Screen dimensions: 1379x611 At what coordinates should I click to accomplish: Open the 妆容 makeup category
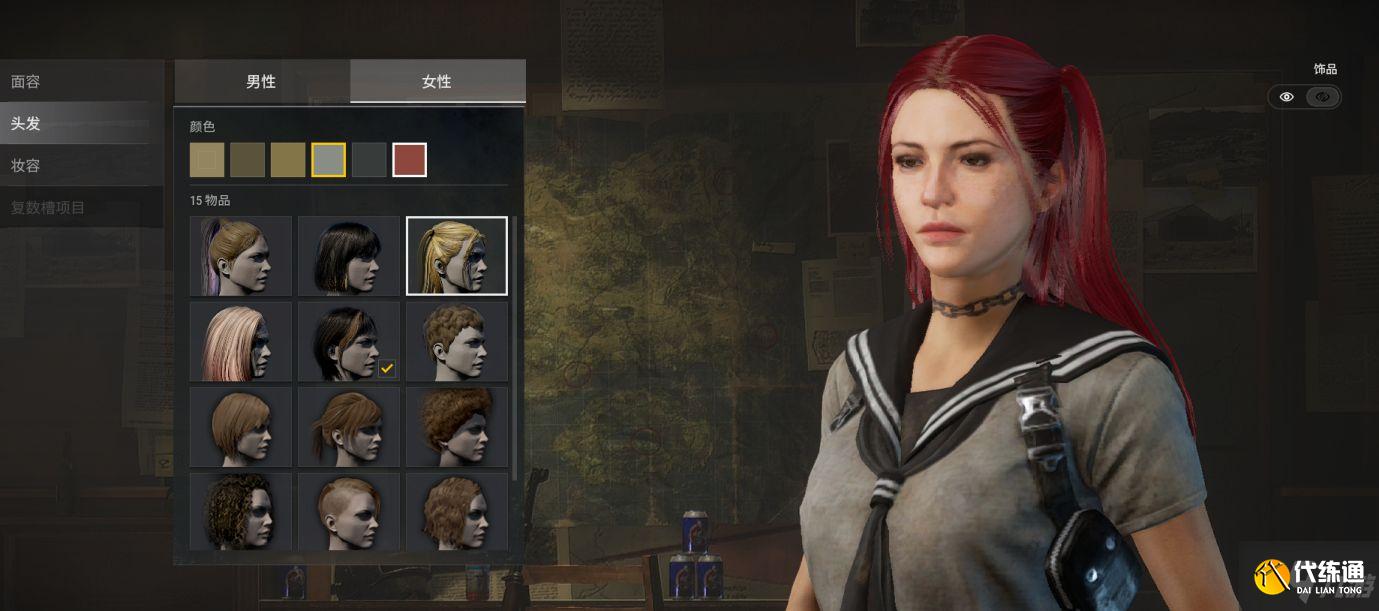[x=26, y=166]
